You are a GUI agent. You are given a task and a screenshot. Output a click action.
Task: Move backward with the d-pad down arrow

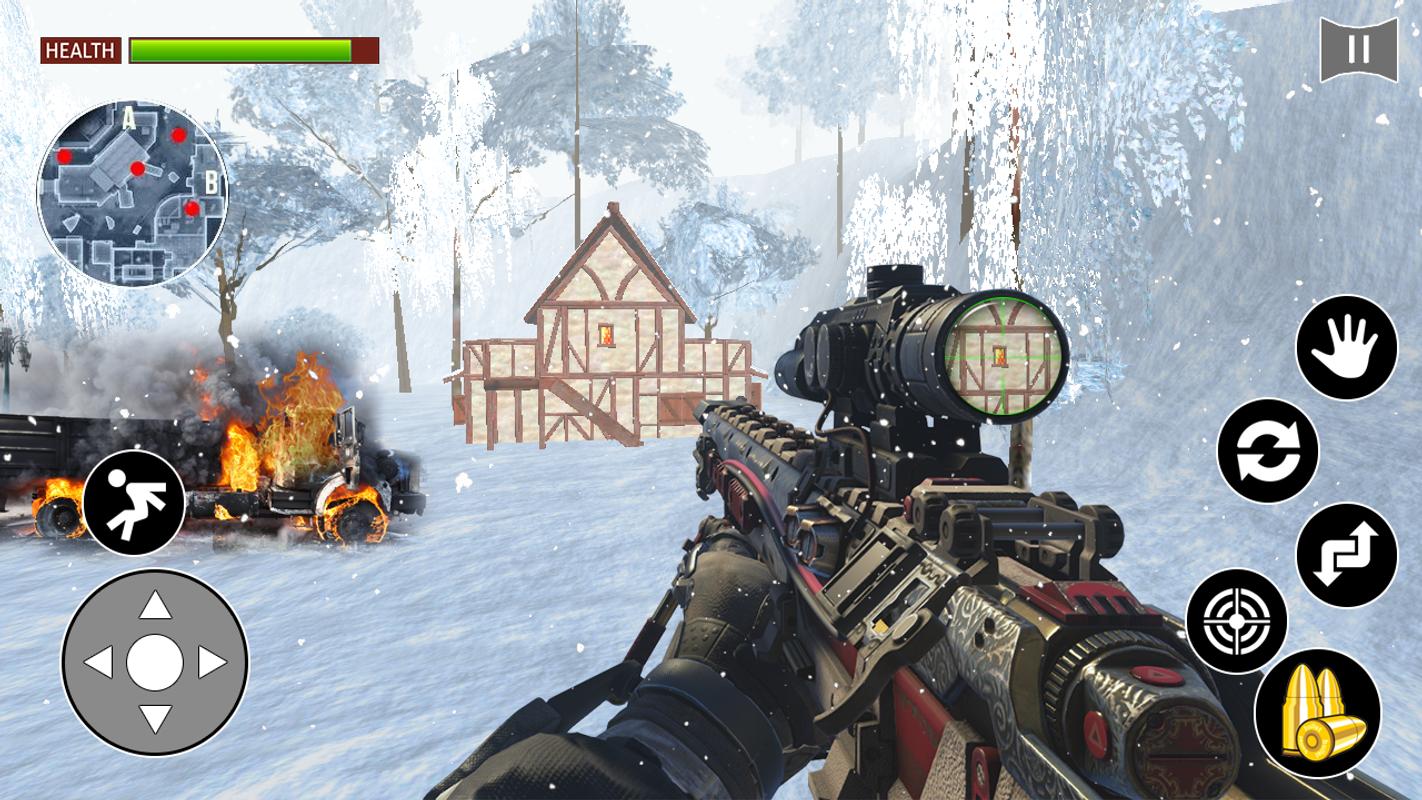pos(155,717)
